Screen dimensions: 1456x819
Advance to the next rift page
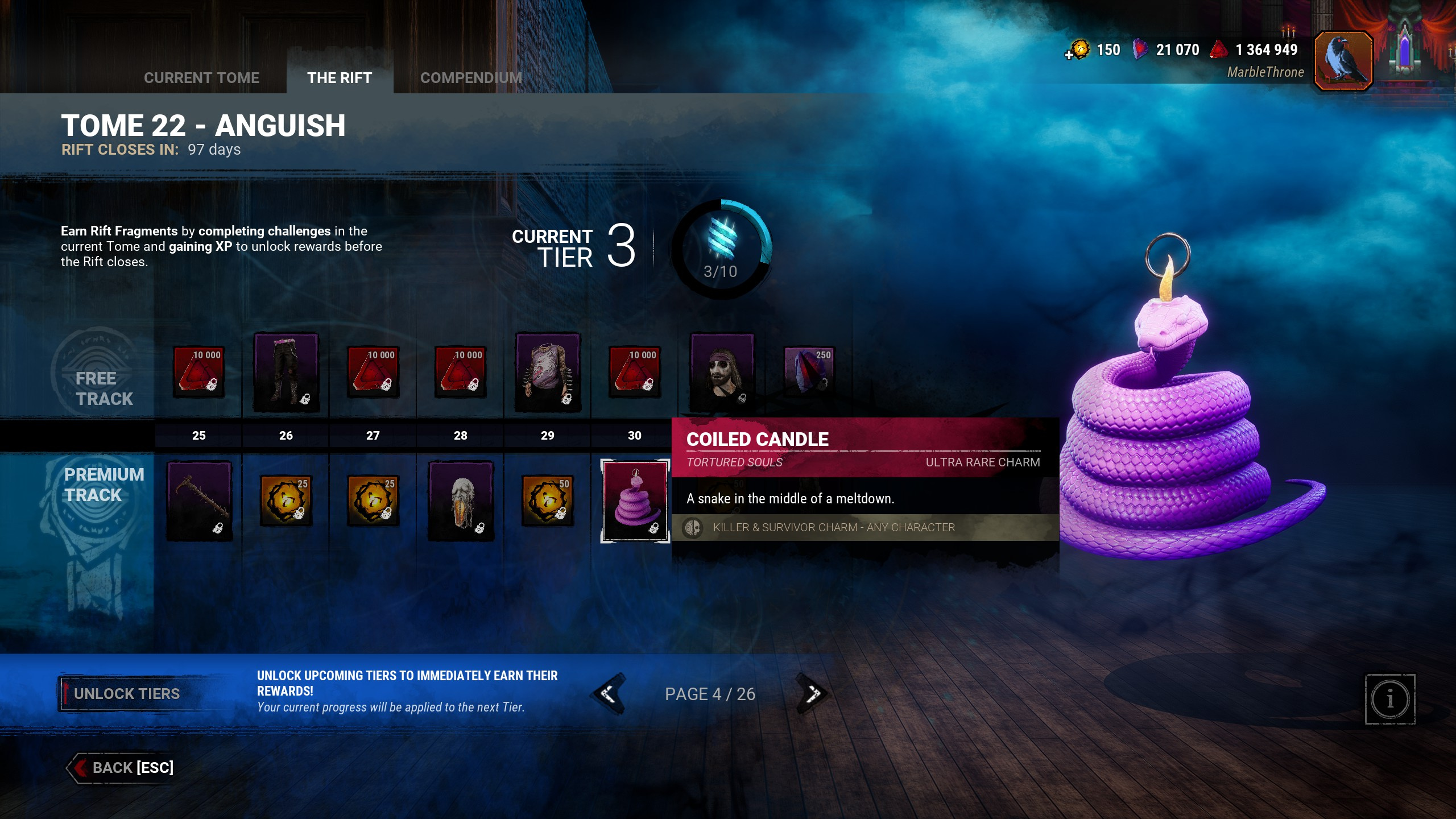[813, 694]
